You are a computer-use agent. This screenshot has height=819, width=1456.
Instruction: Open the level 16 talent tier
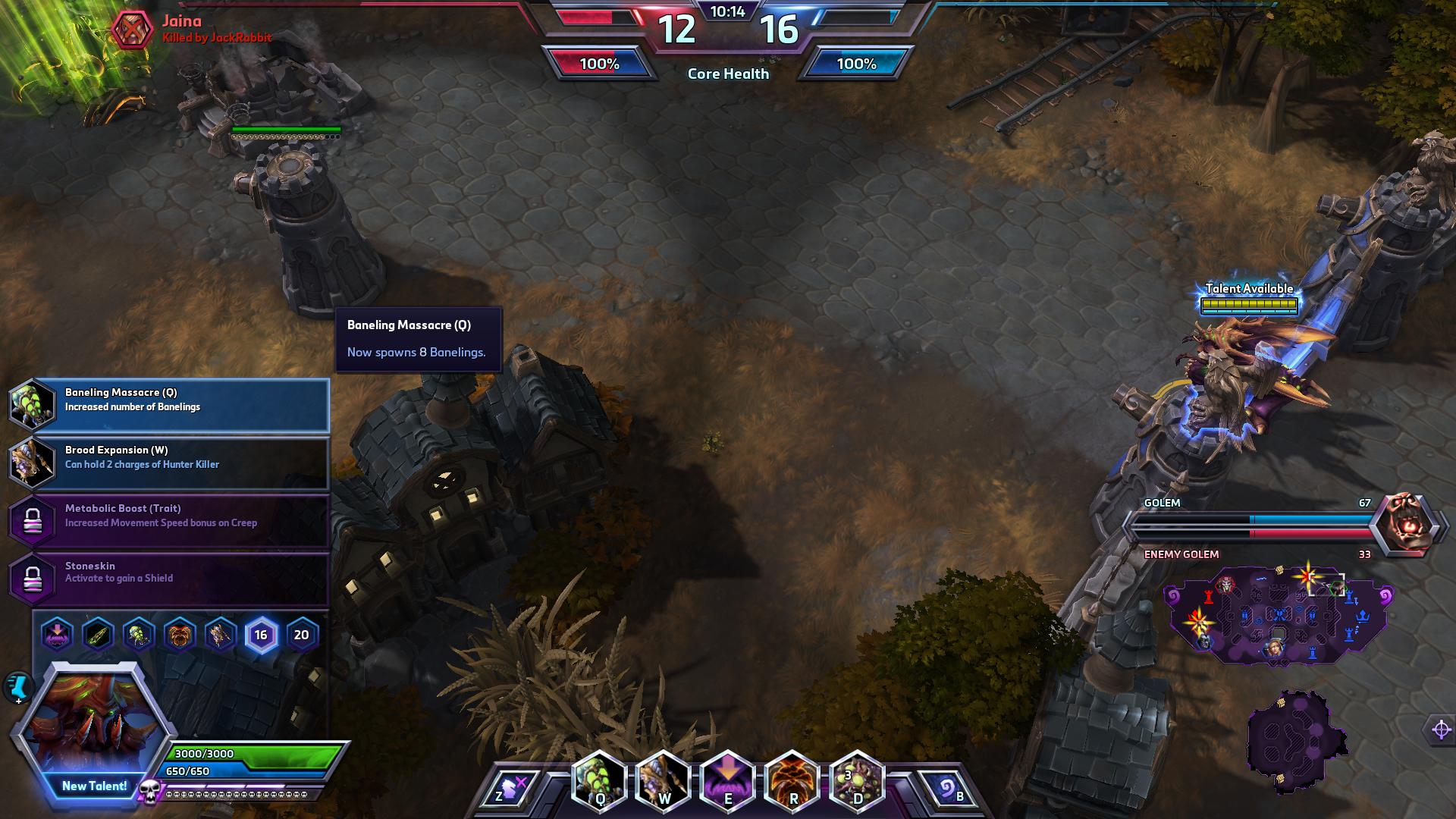point(261,635)
